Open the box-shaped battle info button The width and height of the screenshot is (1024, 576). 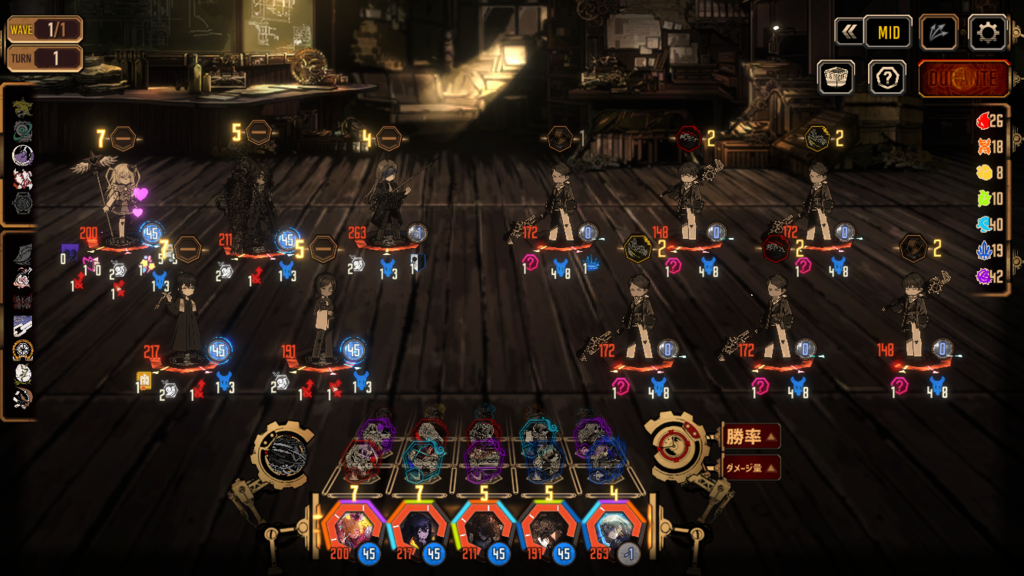tap(835, 77)
